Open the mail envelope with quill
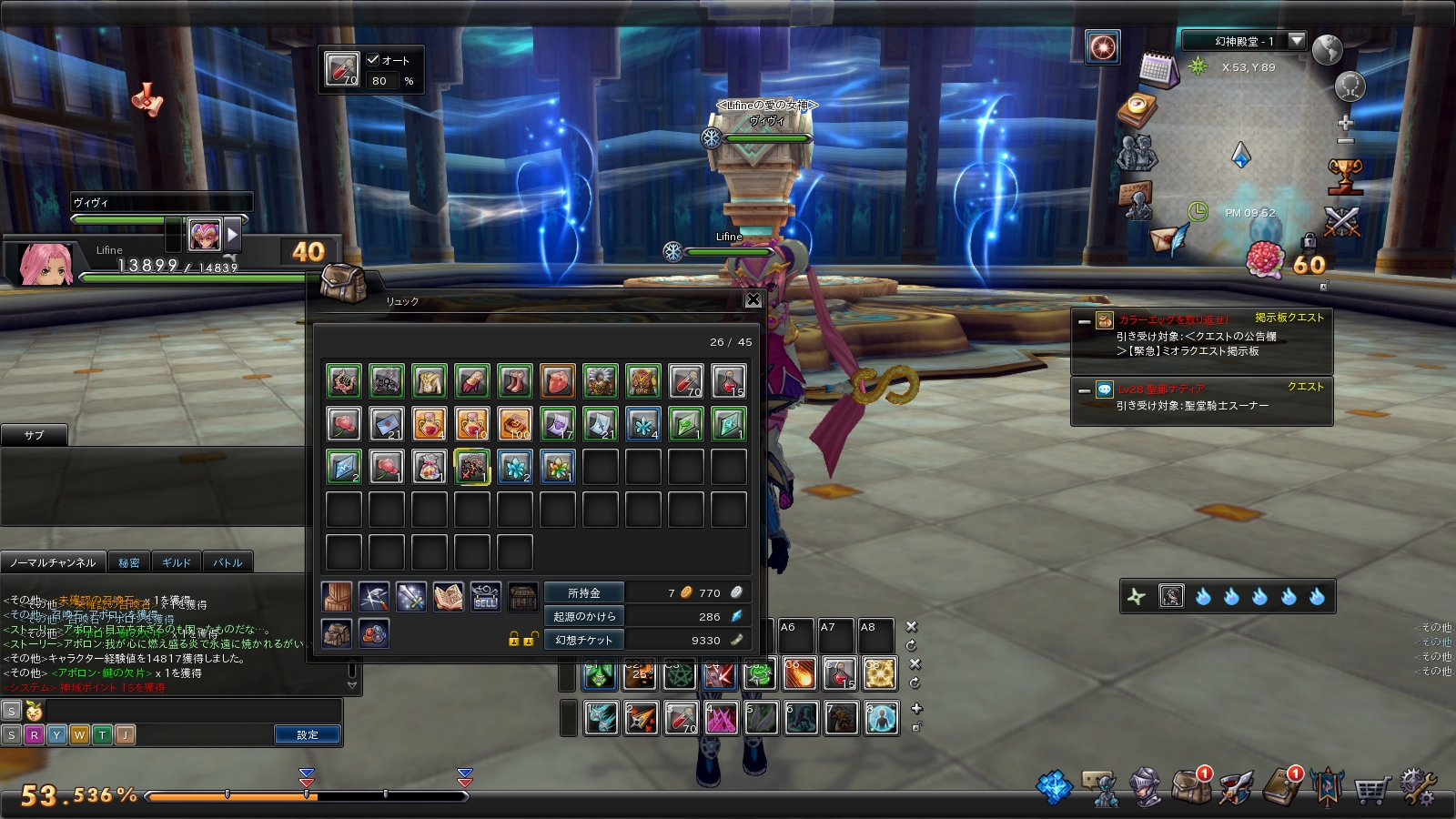The image size is (1456, 819). tap(1168, 238)
